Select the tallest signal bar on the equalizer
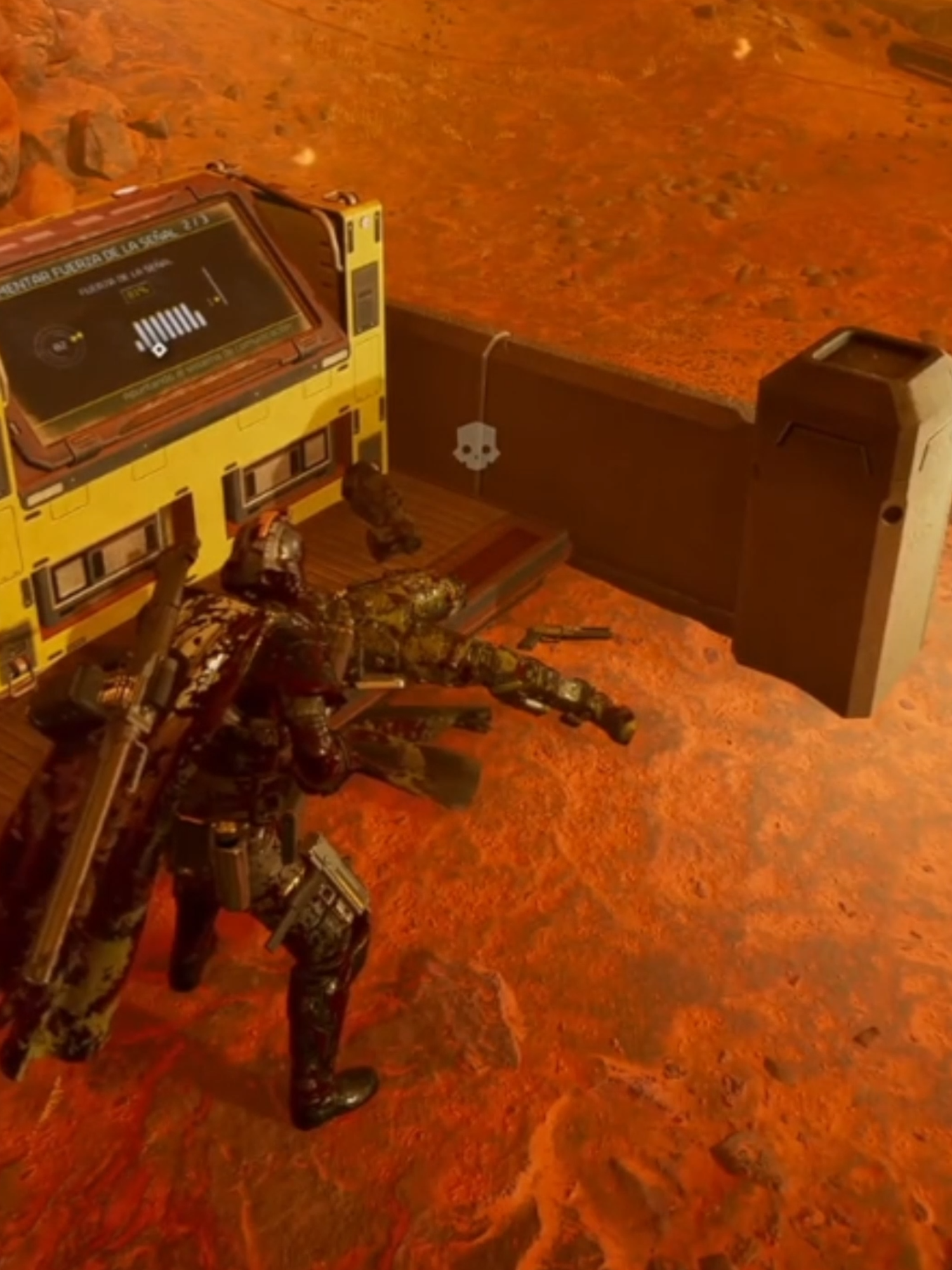Viewport: 952px width, 1270px height. [x=183, y=314]
